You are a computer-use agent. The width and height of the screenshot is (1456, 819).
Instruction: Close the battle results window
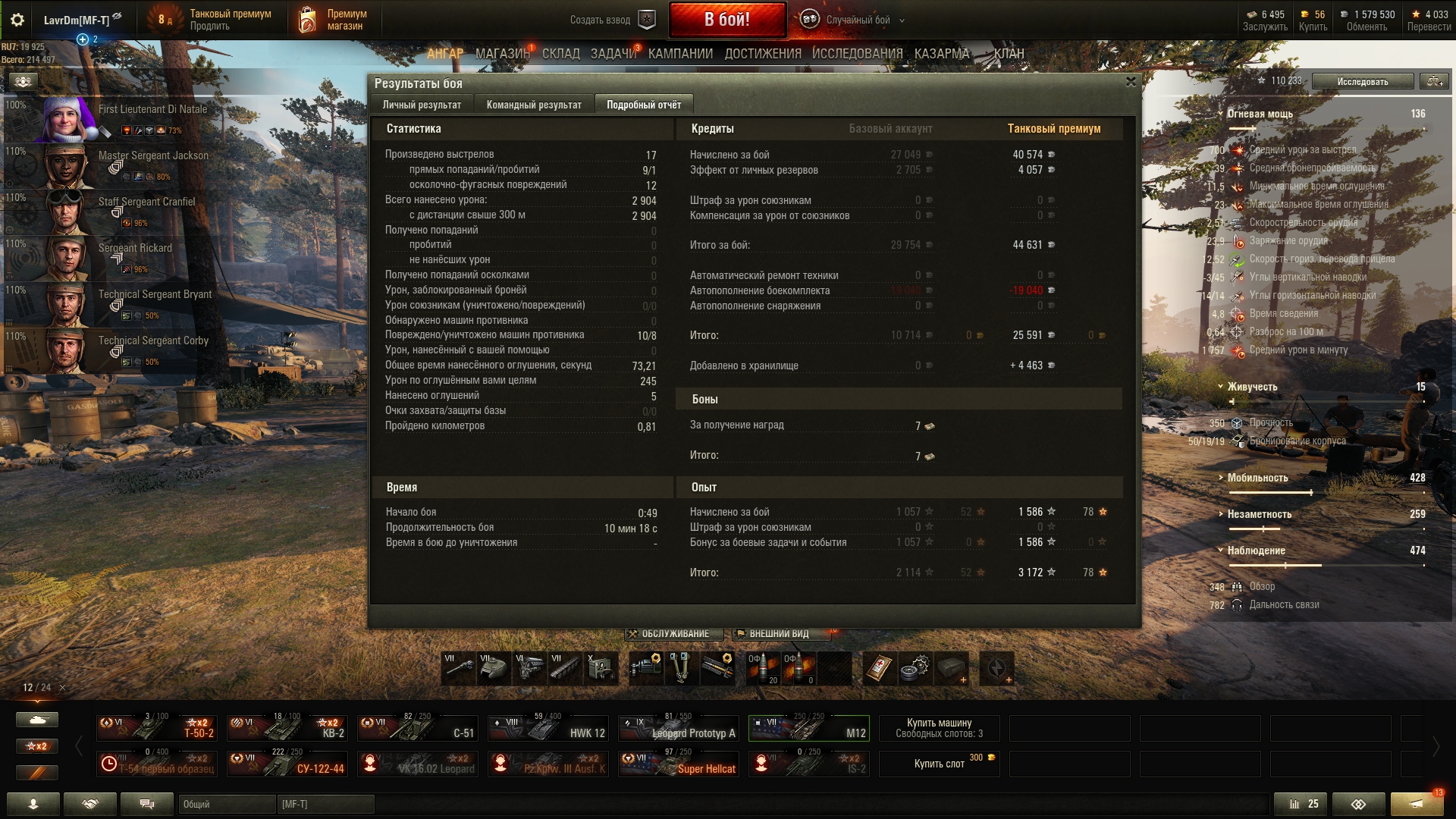tap(1131, 82)
